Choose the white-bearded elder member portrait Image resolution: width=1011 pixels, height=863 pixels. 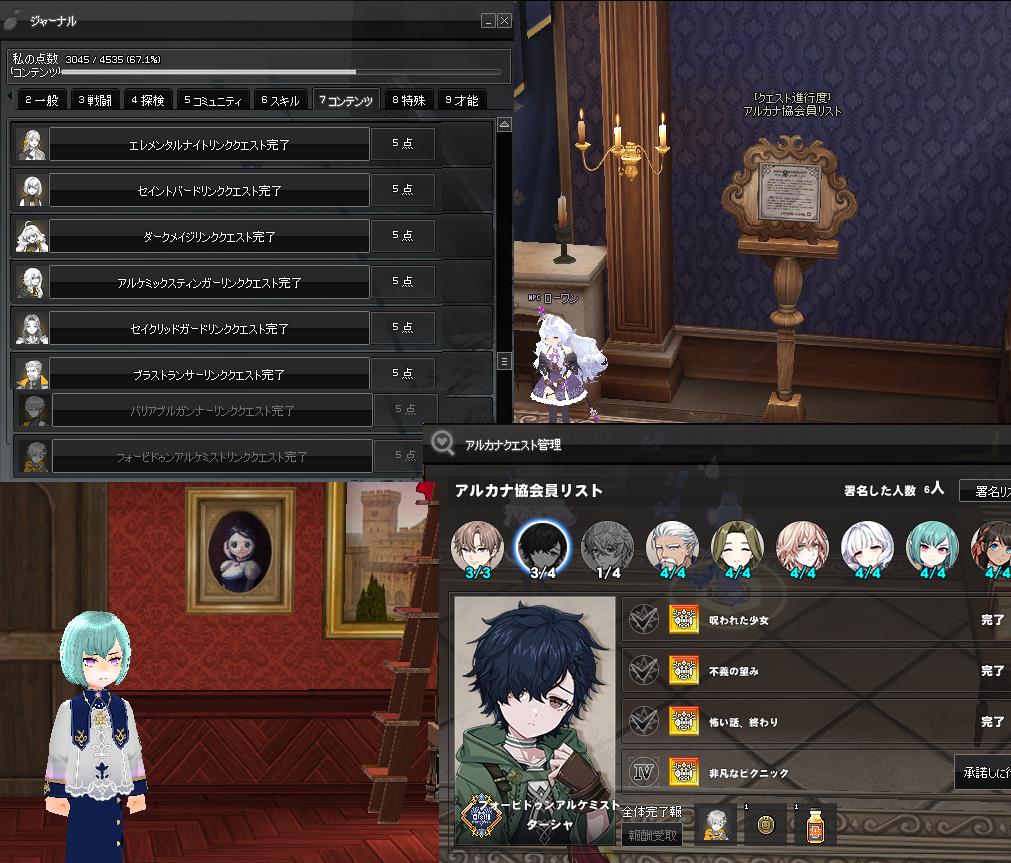(x=673, y=546)
